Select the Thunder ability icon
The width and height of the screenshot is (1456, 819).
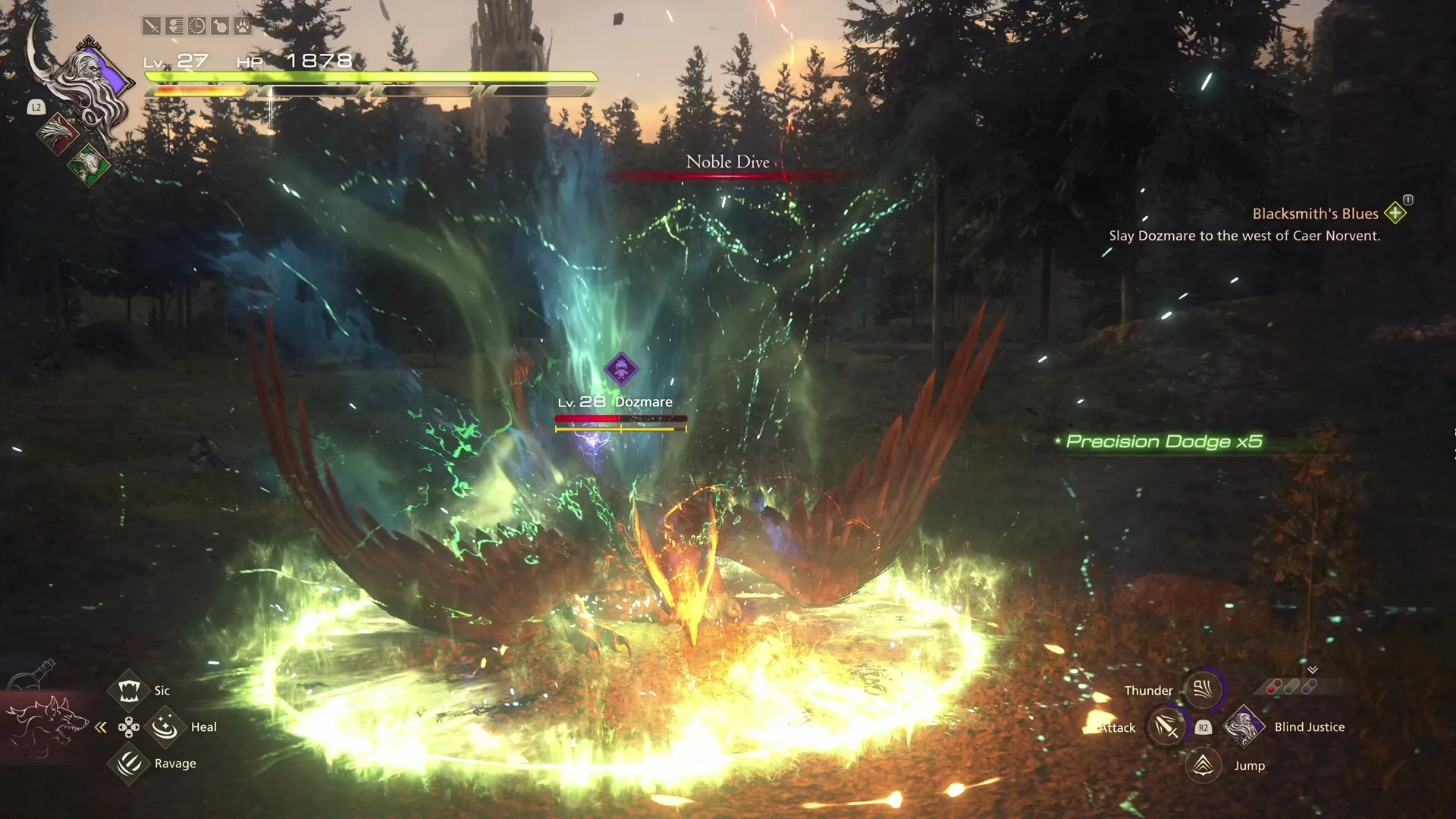[1204, 689]
